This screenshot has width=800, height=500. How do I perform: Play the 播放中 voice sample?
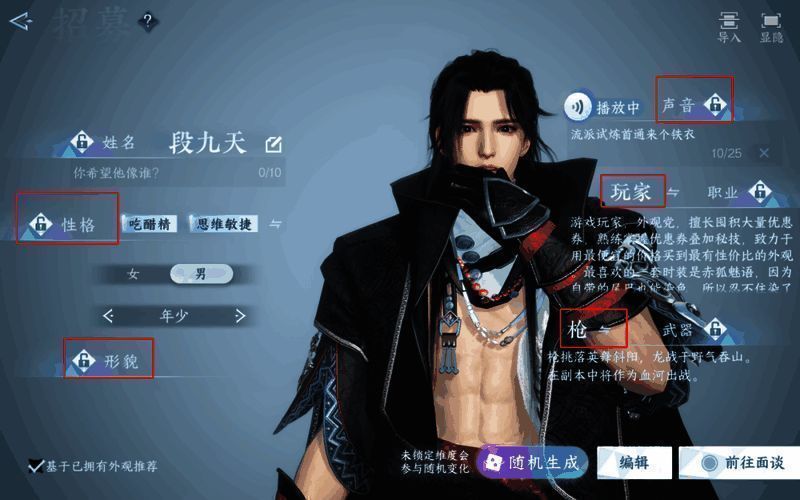577,106
